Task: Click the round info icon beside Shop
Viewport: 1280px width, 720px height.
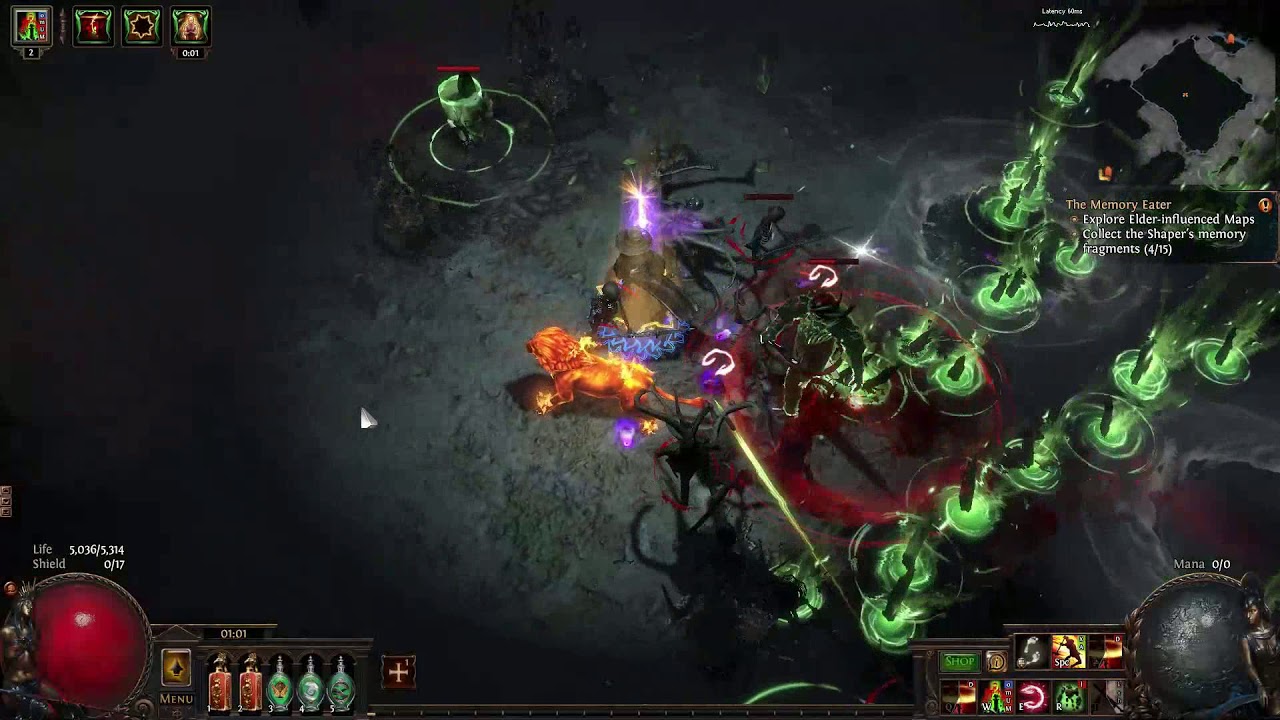Action: pos(996,662)
